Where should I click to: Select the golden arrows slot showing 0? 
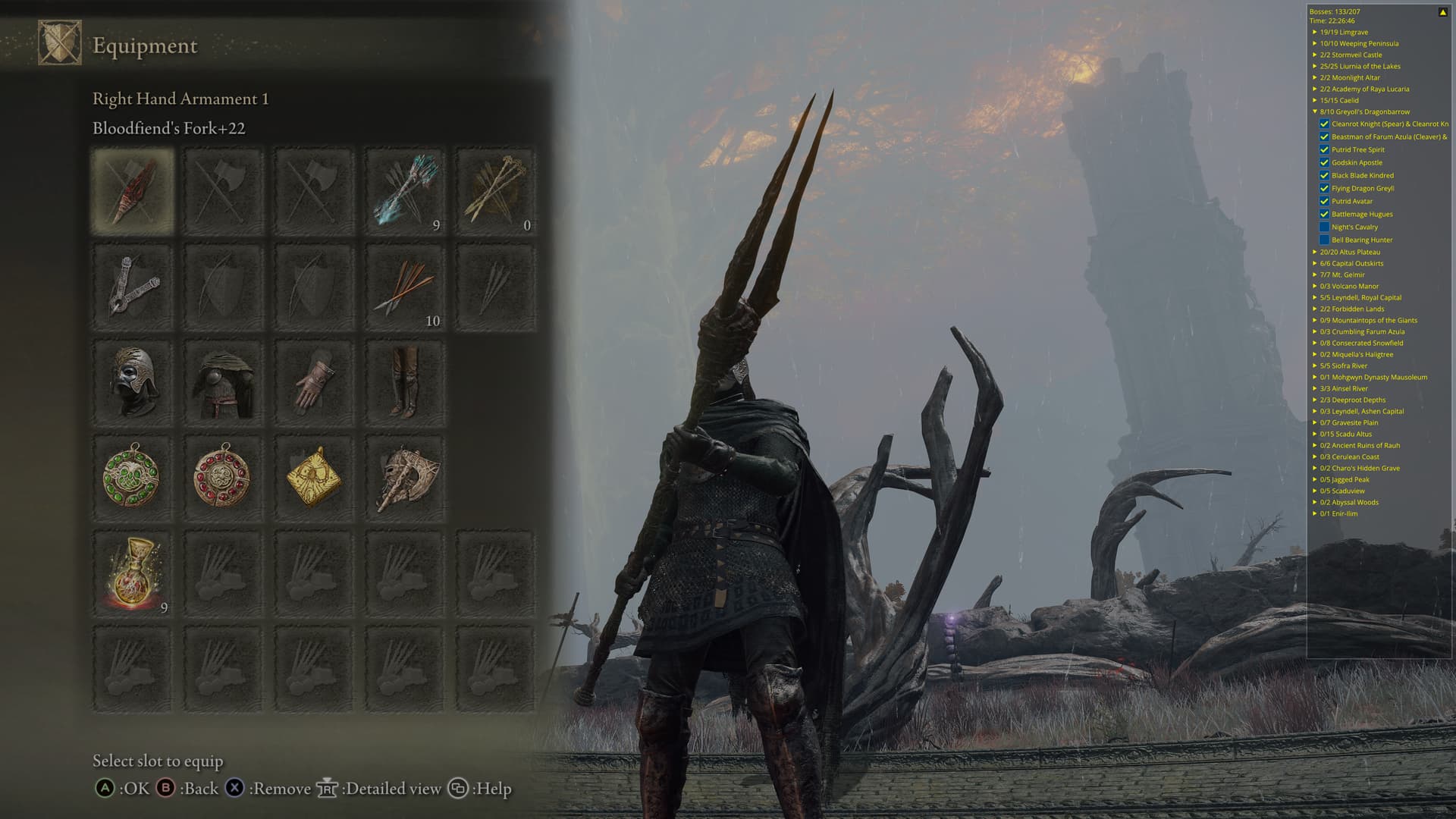pyautogui.click(x=496, y=191)
